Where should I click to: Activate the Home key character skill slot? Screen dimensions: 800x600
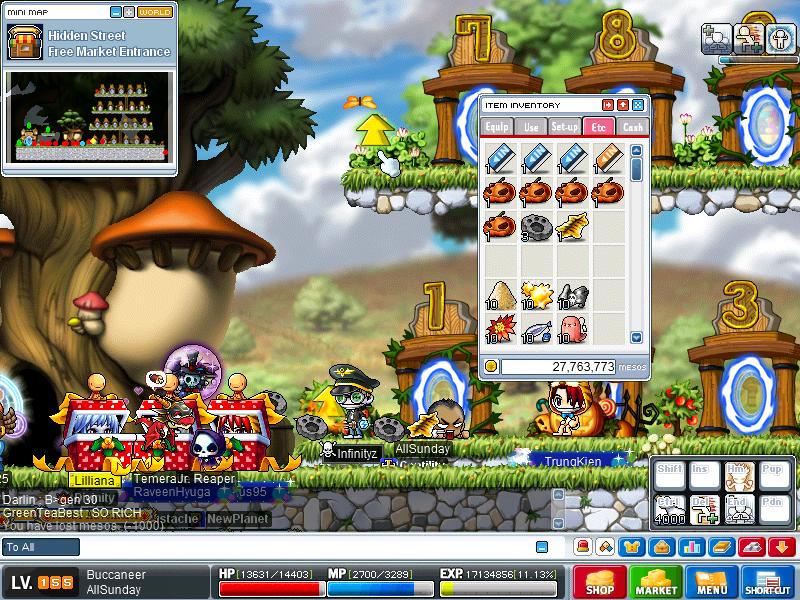pos(738,477)
